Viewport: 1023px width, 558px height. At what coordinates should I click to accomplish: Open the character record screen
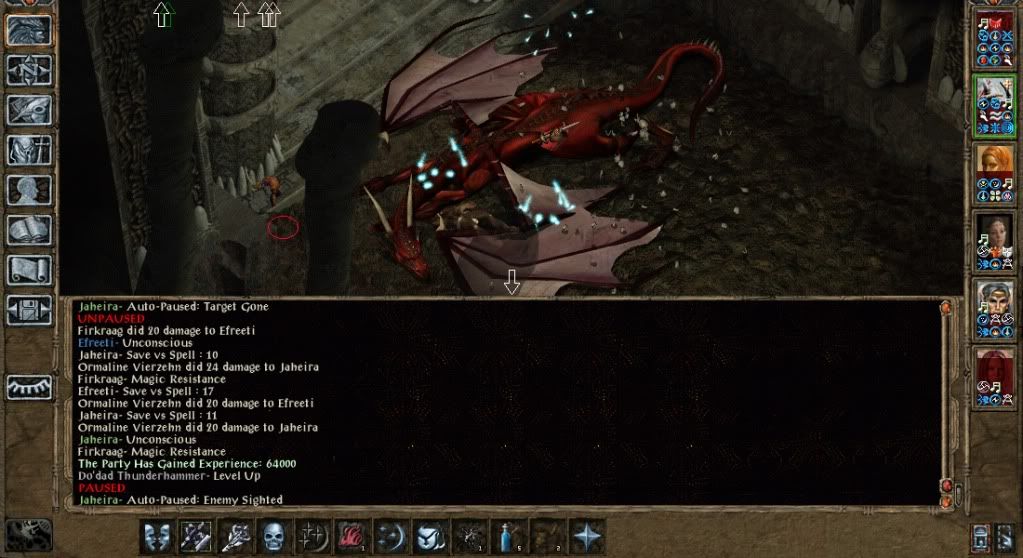pos(29,190)
